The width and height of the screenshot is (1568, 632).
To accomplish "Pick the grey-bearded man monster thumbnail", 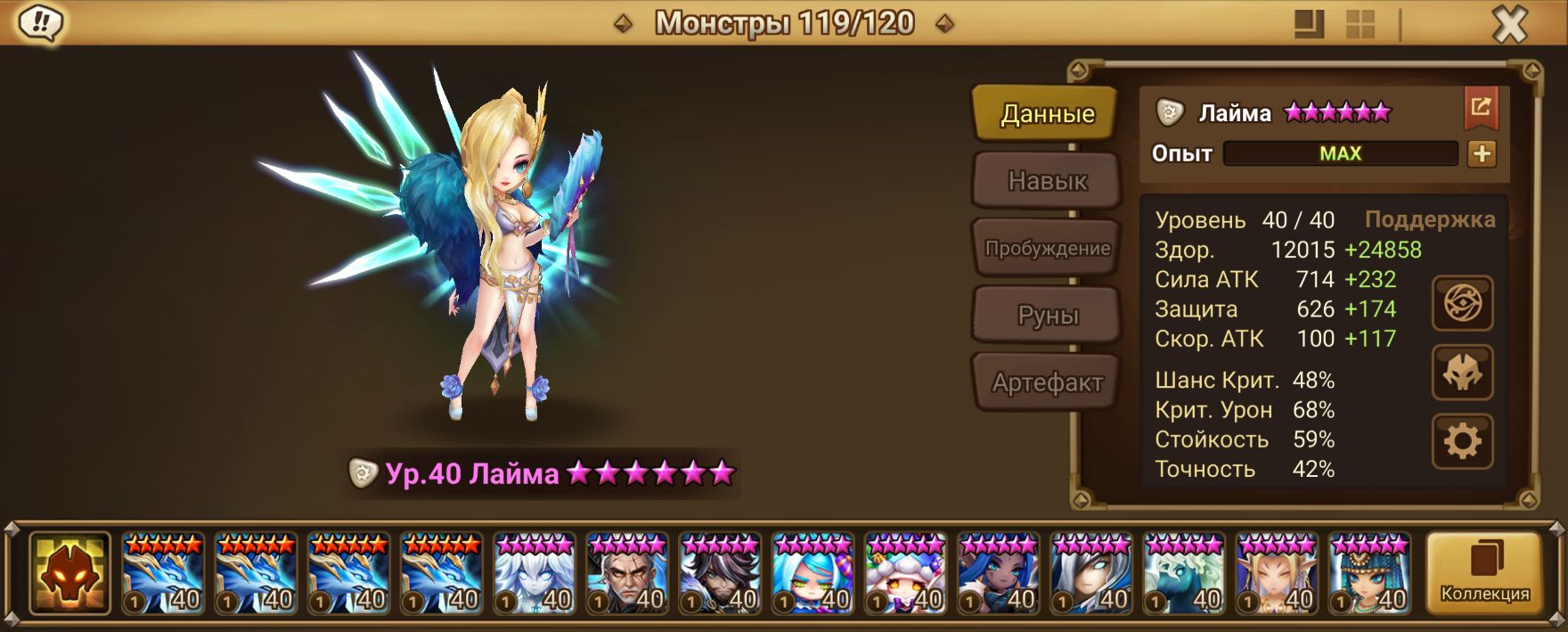I will click(627, 574).
